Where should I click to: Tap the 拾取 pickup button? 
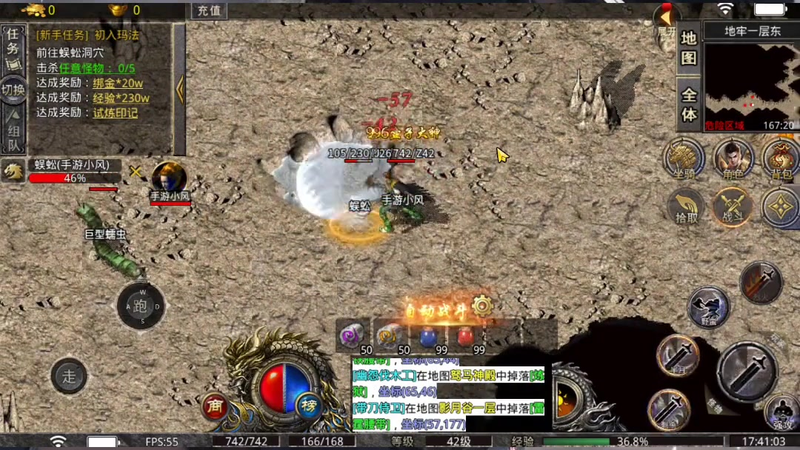tap(687, 206)
